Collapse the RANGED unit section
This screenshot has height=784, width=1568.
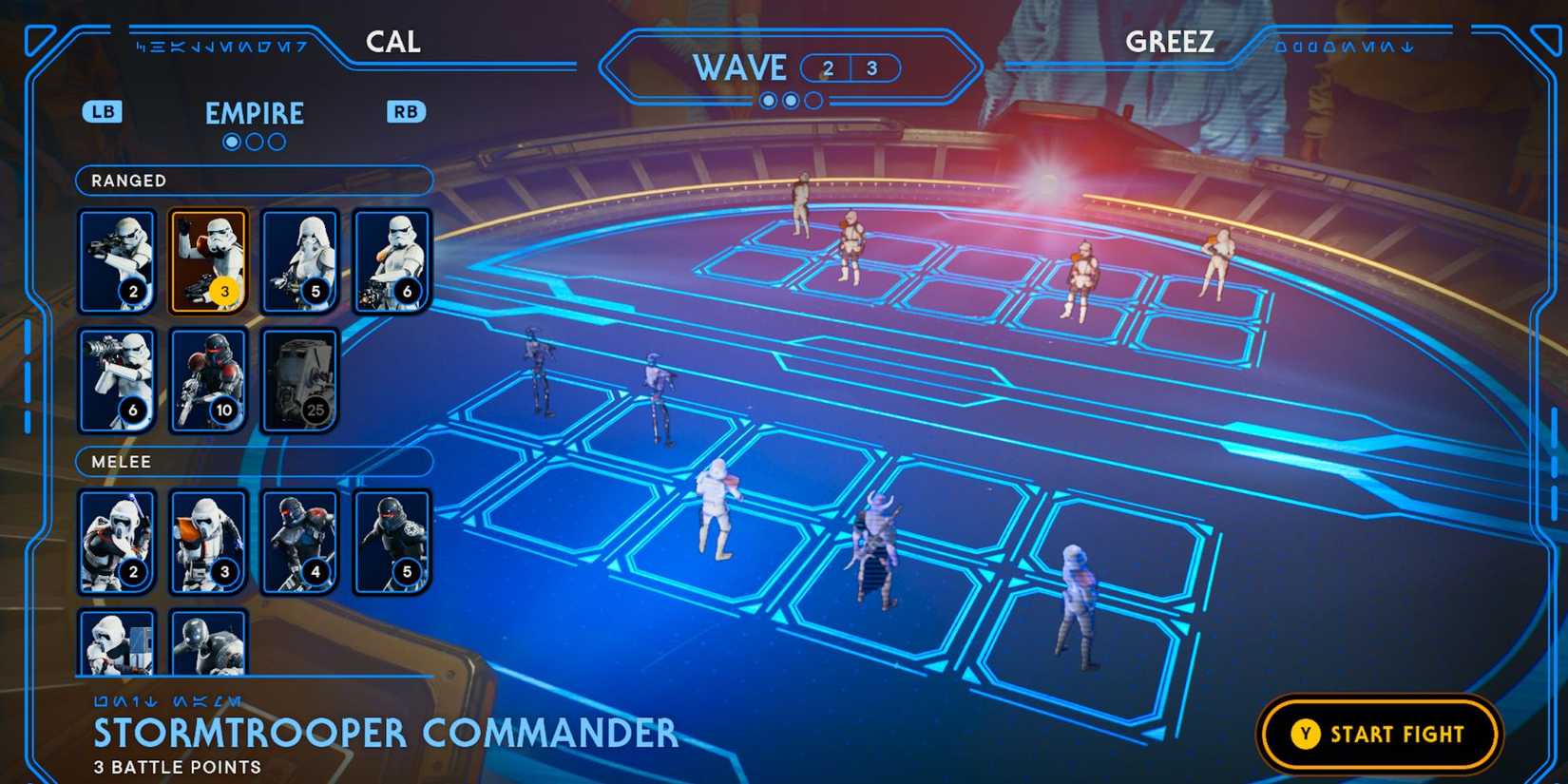[253, 181]
